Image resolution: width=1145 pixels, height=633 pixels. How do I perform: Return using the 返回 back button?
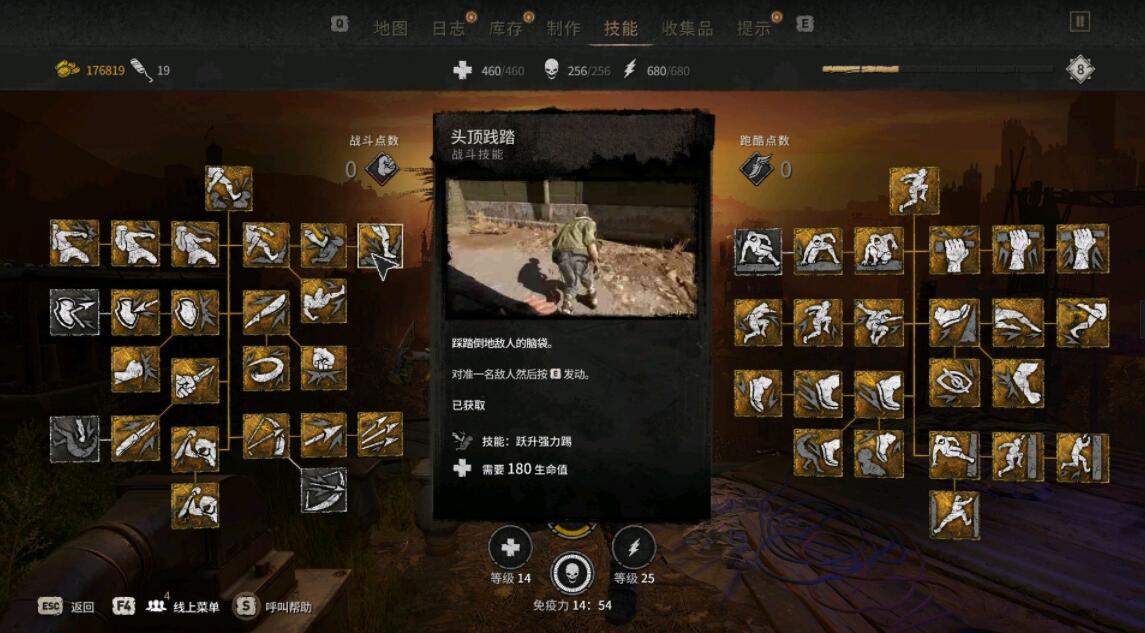coord(67,606)
